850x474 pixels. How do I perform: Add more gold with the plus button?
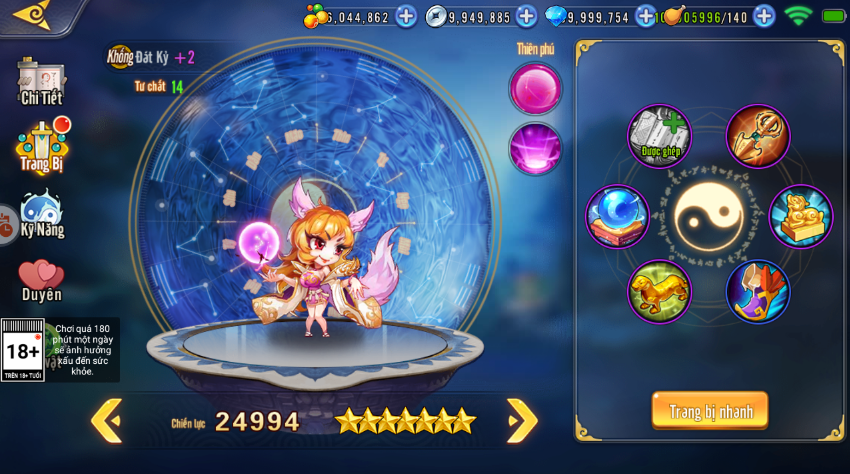(406, 16)
